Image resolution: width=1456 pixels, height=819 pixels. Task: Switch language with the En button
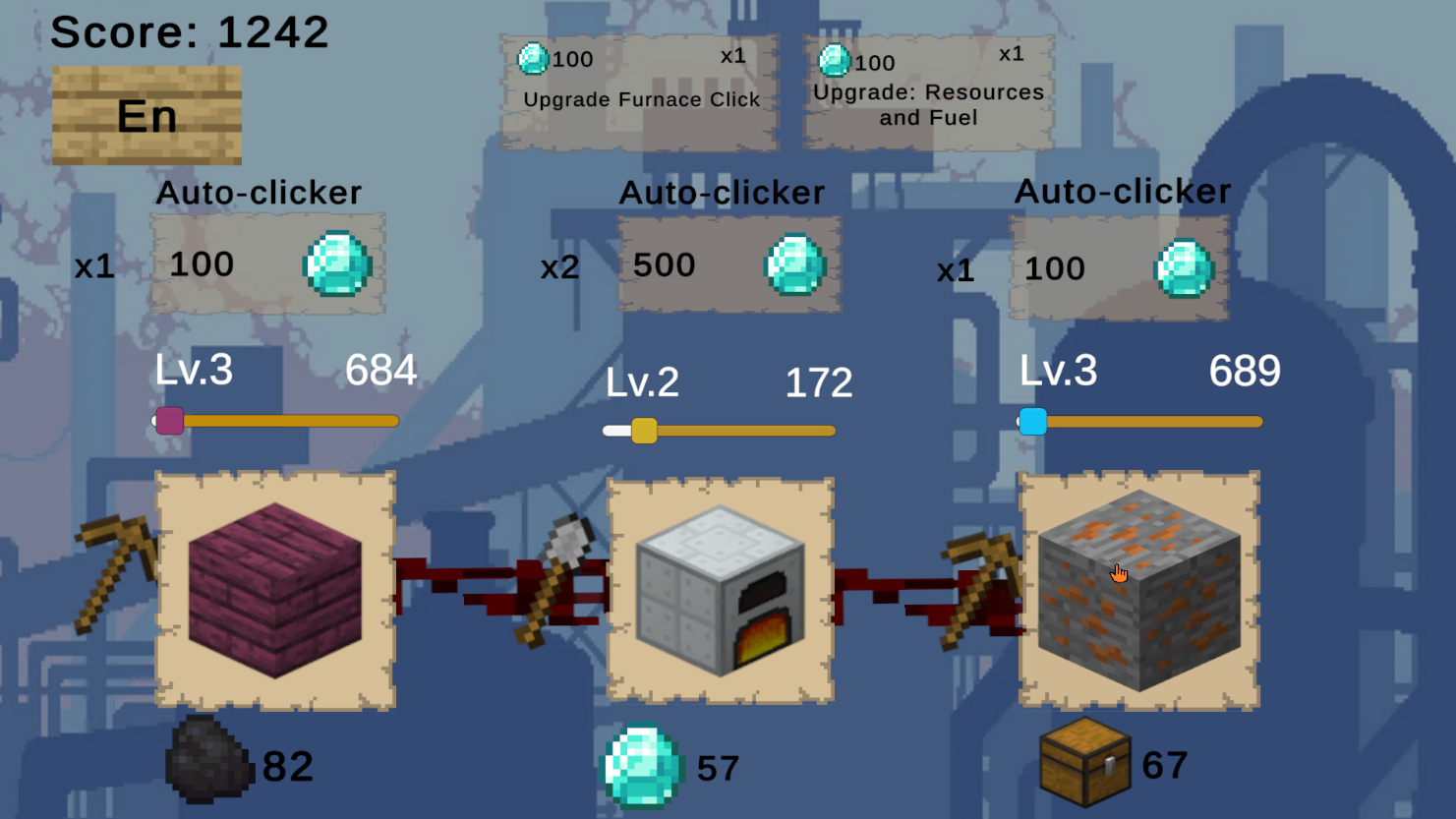(x=146, y=115)
